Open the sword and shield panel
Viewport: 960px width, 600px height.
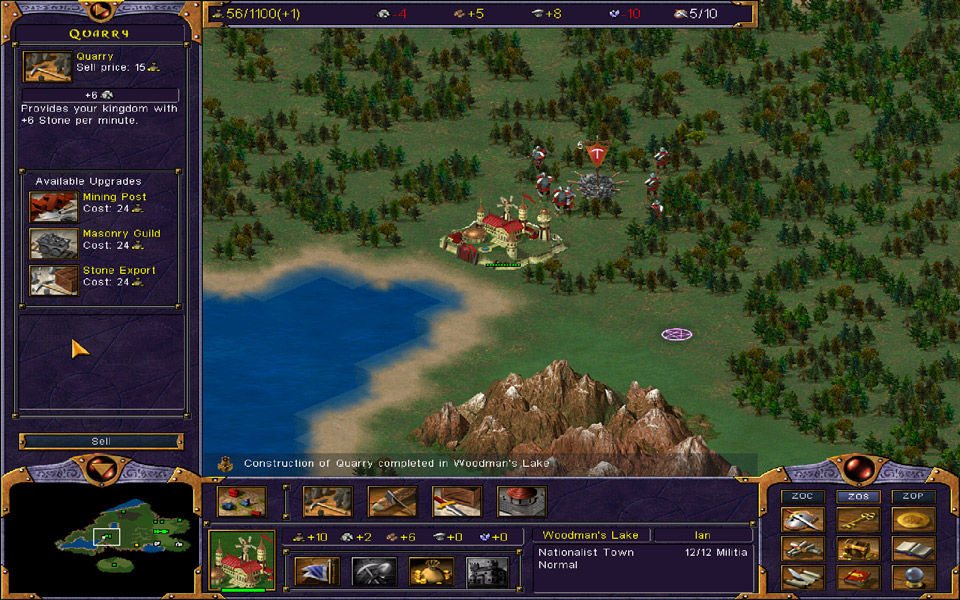tap(804, 520)
